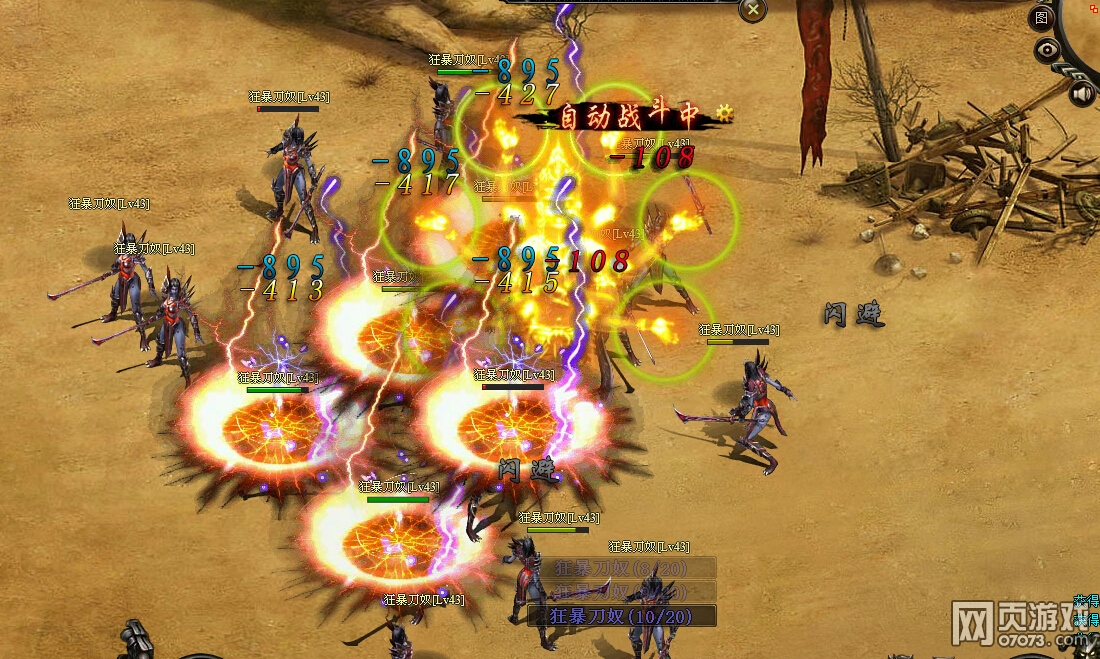Mute sound using the speaker icon
Screen dimensions: 1100x659
[1081, 94]
